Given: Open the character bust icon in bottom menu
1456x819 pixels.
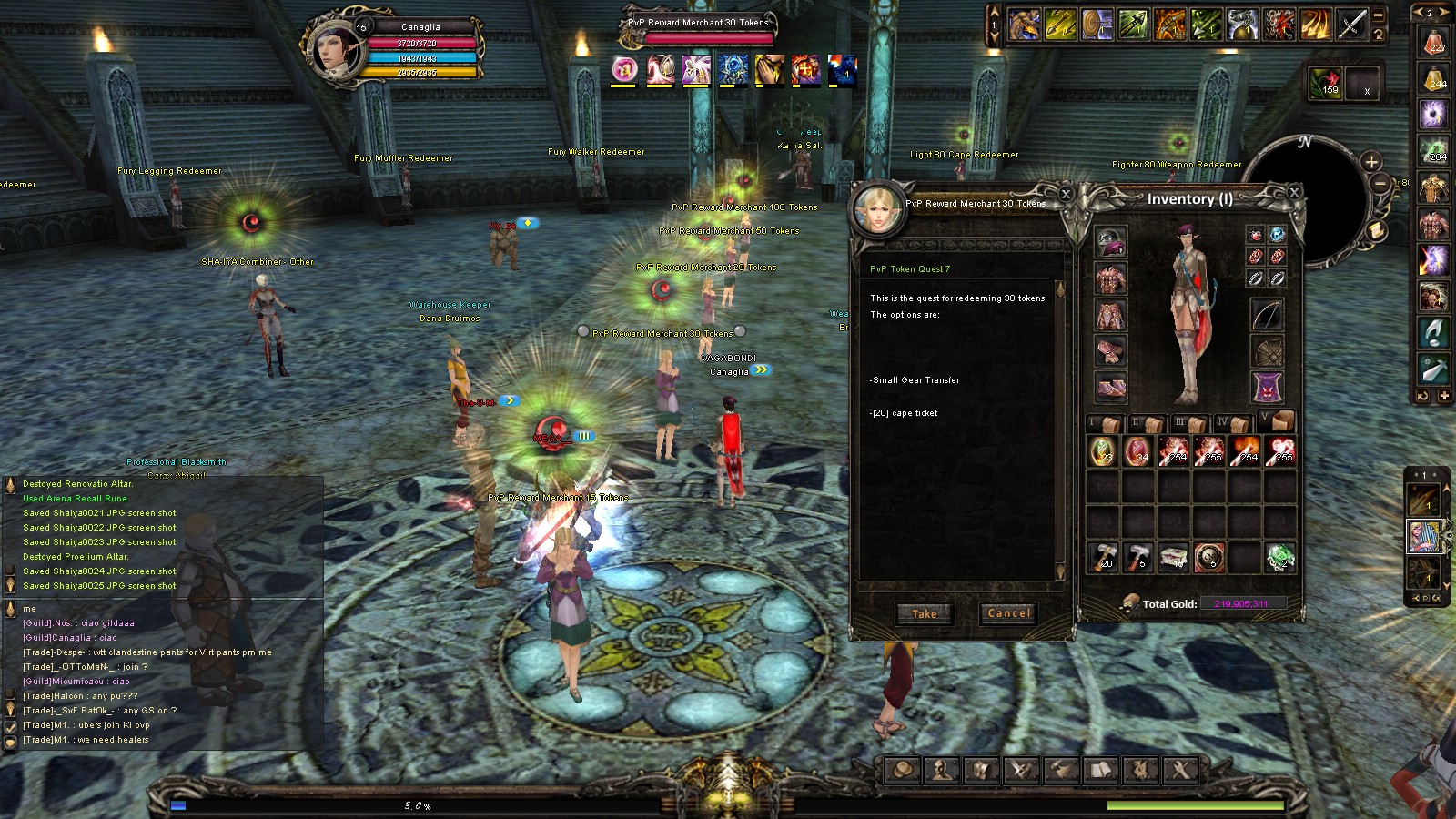Looking at the screenshot, I should point(941,771).
